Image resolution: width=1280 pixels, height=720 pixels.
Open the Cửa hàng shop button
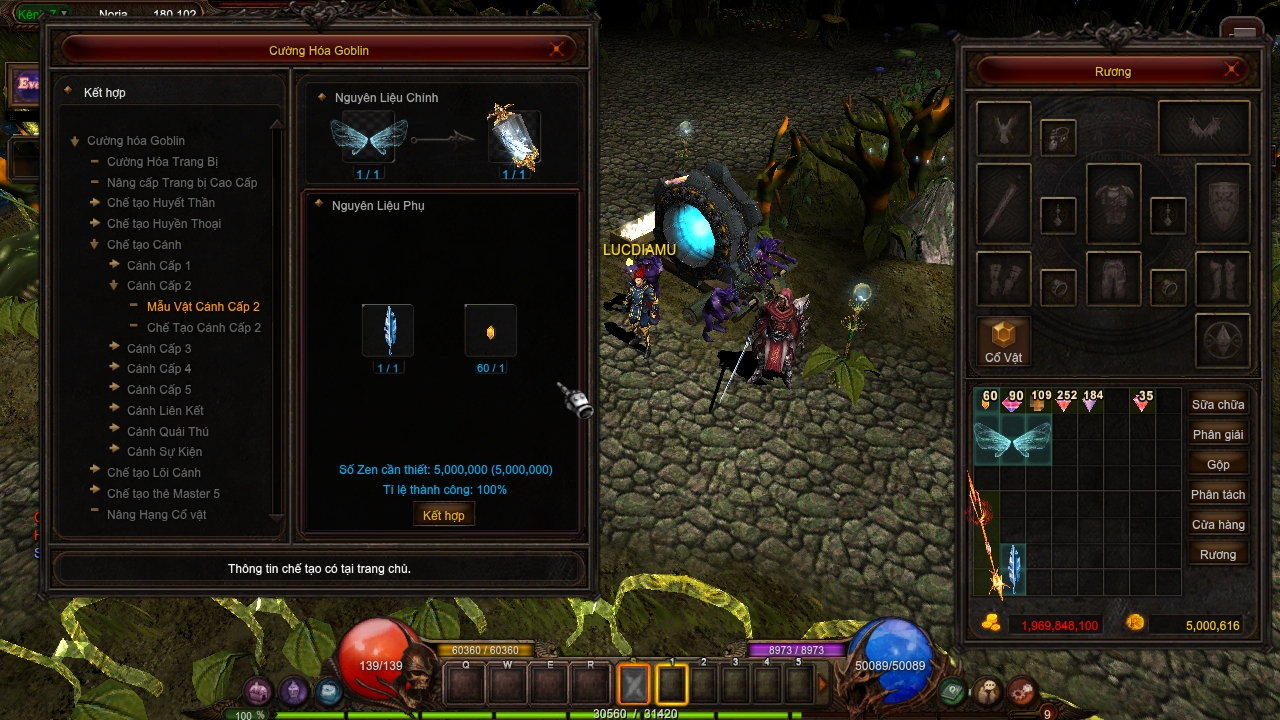pos(1217,525)
